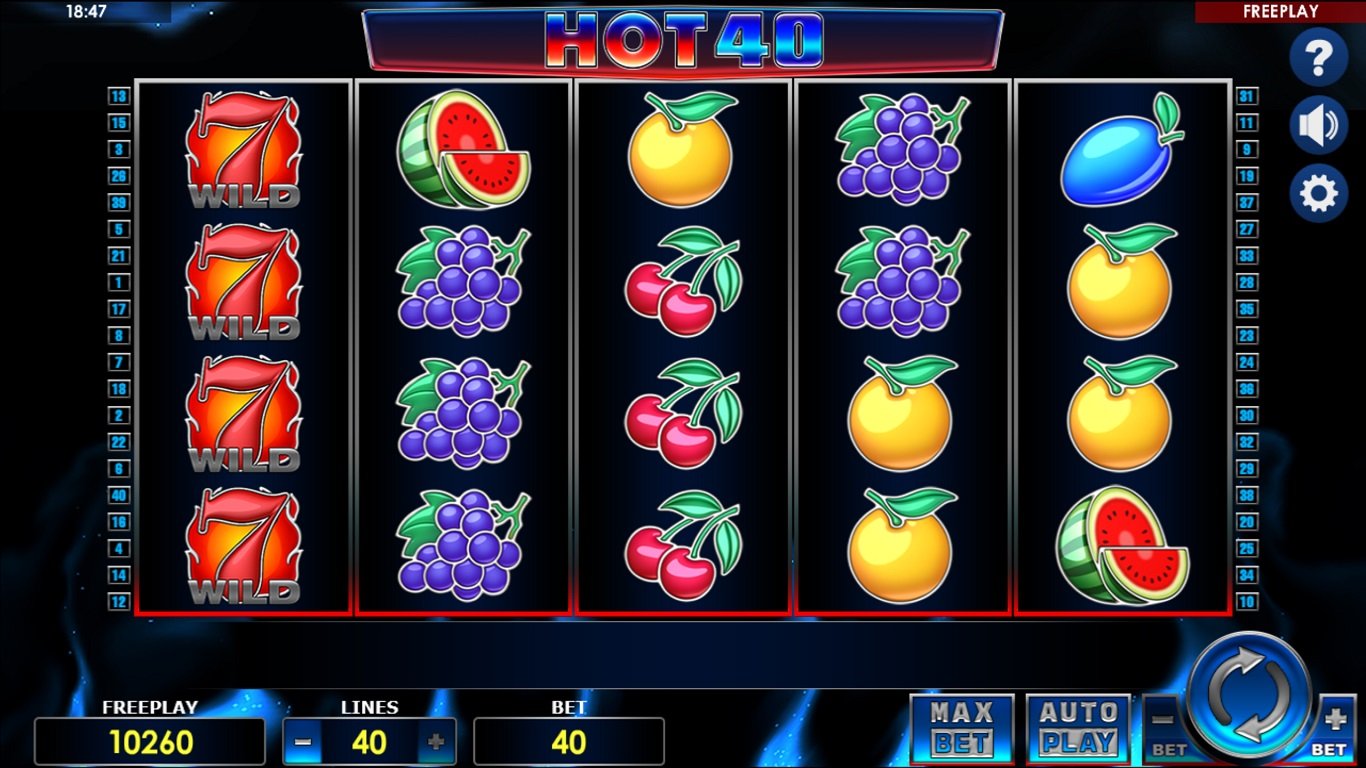Viewport: 1366px width, 768px height.
Task: Select payline number 13 marker
Action: [x=119, y=97]
